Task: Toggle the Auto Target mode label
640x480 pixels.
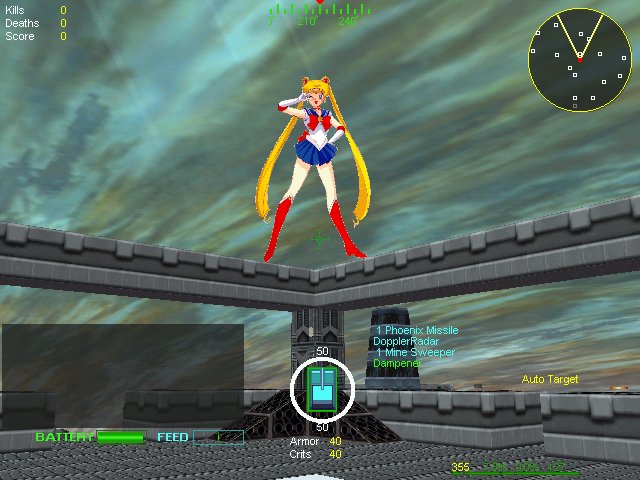Action: pyautogui.click(x=550, y=380)
